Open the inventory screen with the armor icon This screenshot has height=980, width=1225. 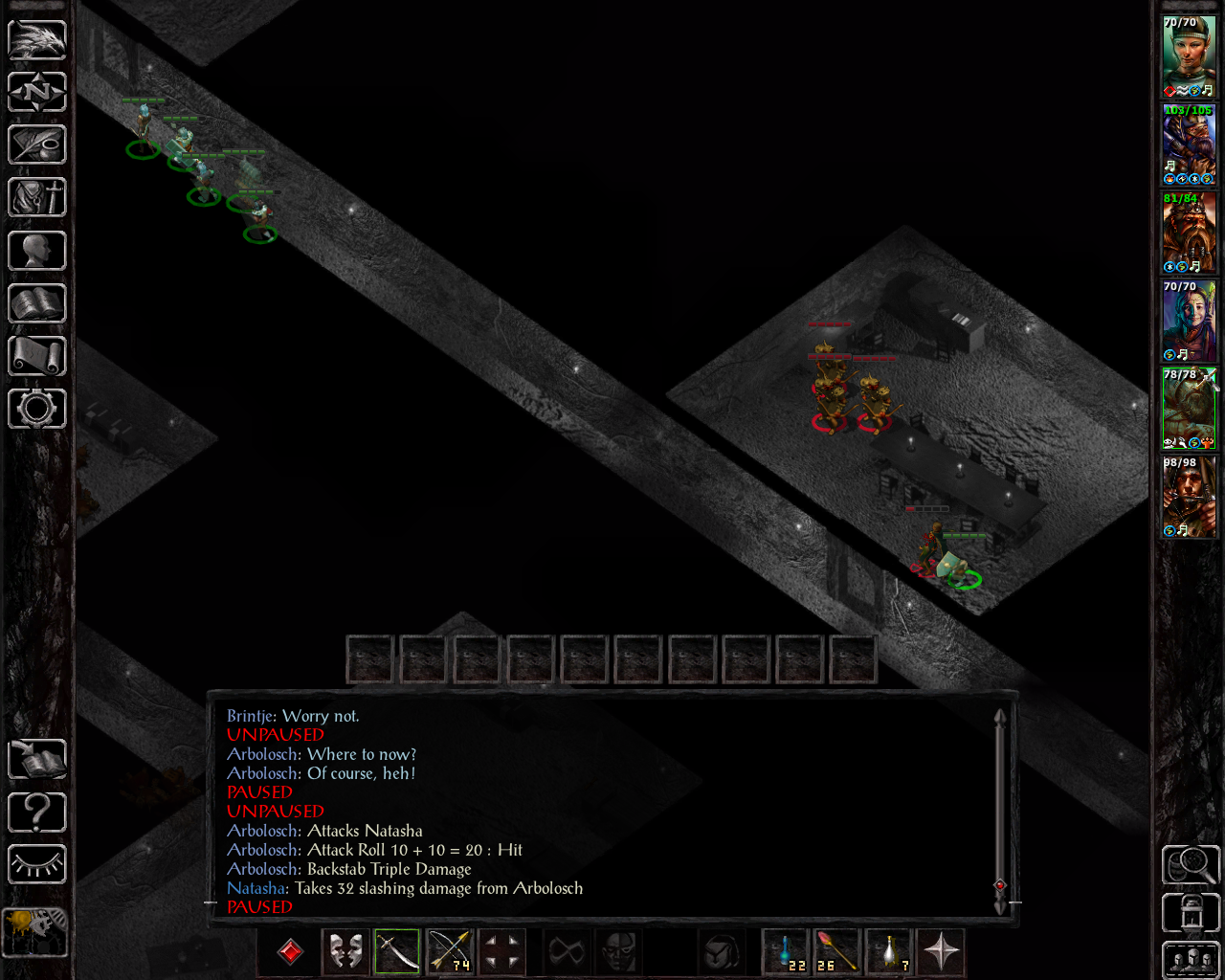(x=37, y=197)
